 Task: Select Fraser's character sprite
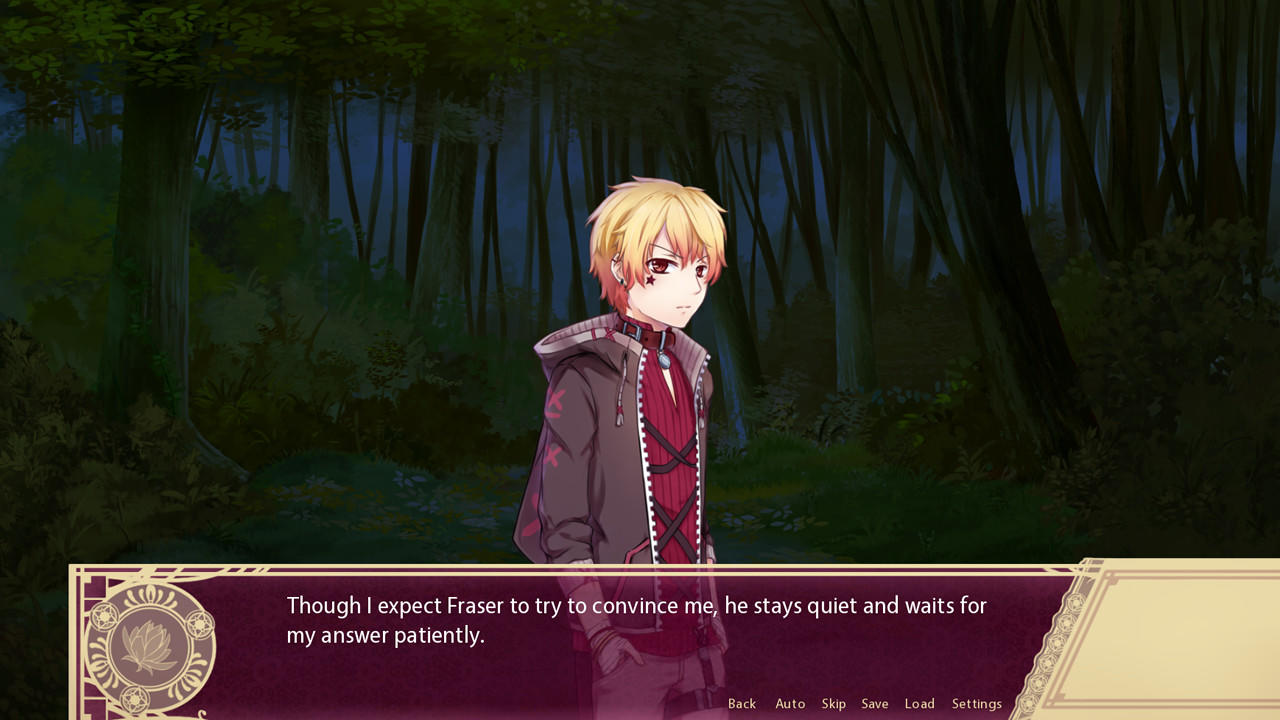(x=640, y=400)
